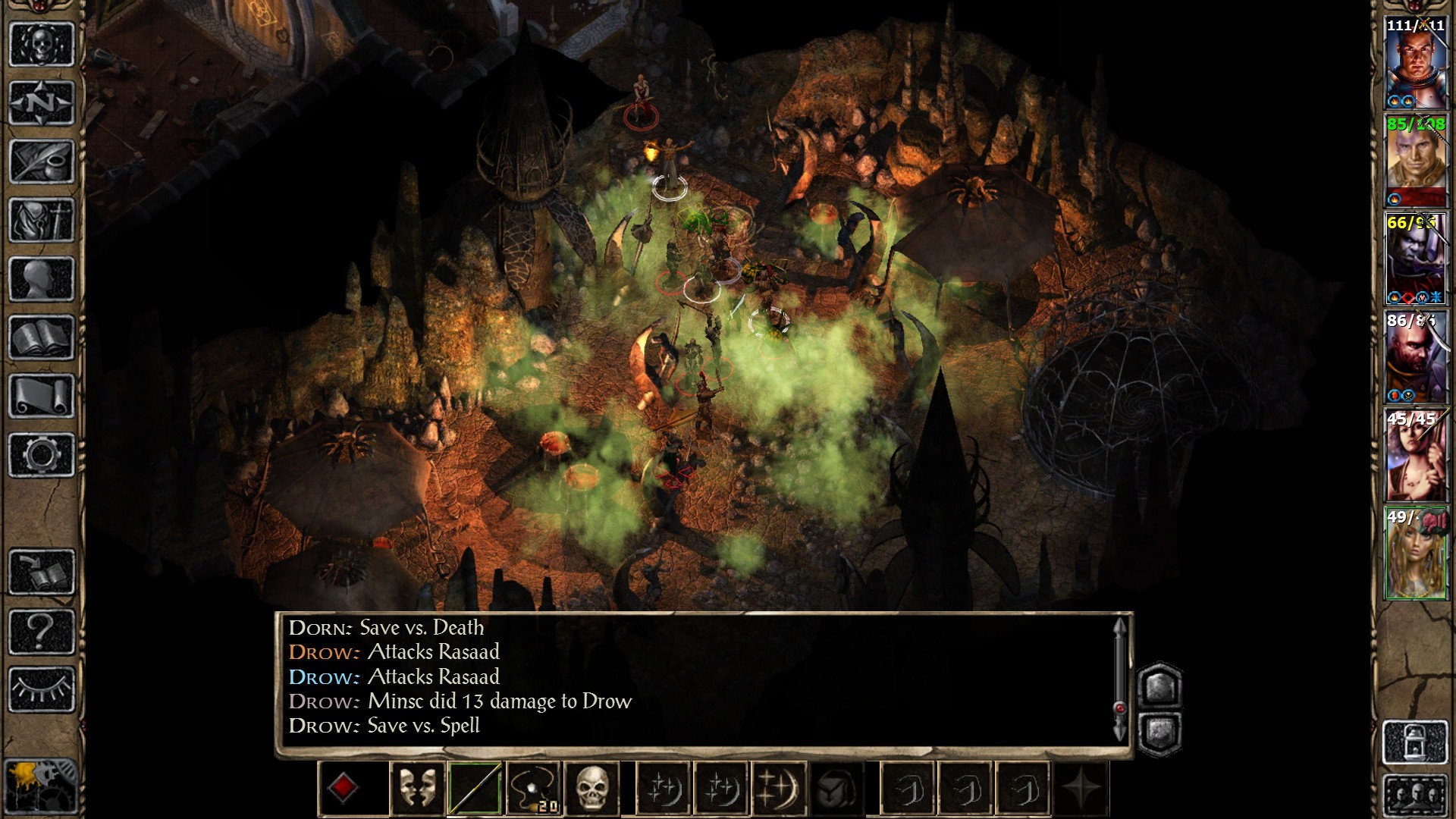1456x819 pixels.
Task: Open the priest scroll
Action: pyautogui.click(x=42, y=396)
